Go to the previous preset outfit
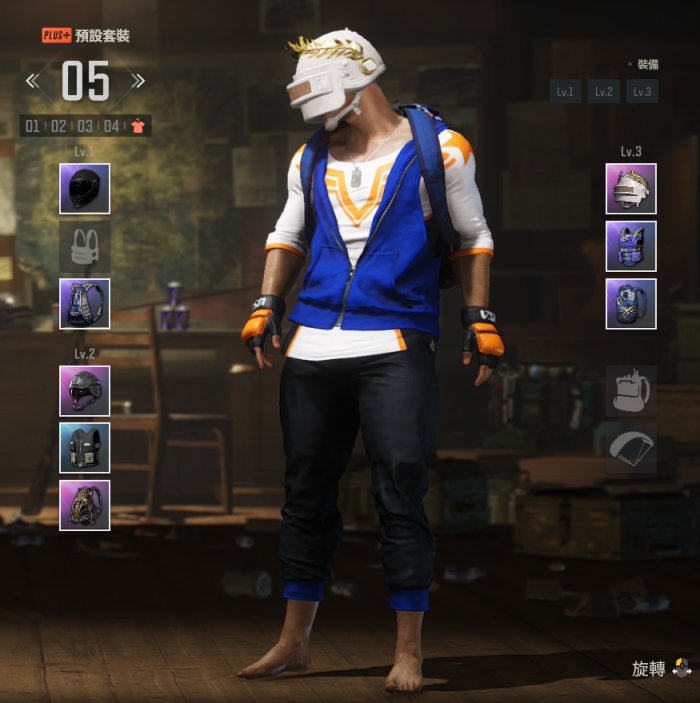The image size is (700, 703). [33, 81]
